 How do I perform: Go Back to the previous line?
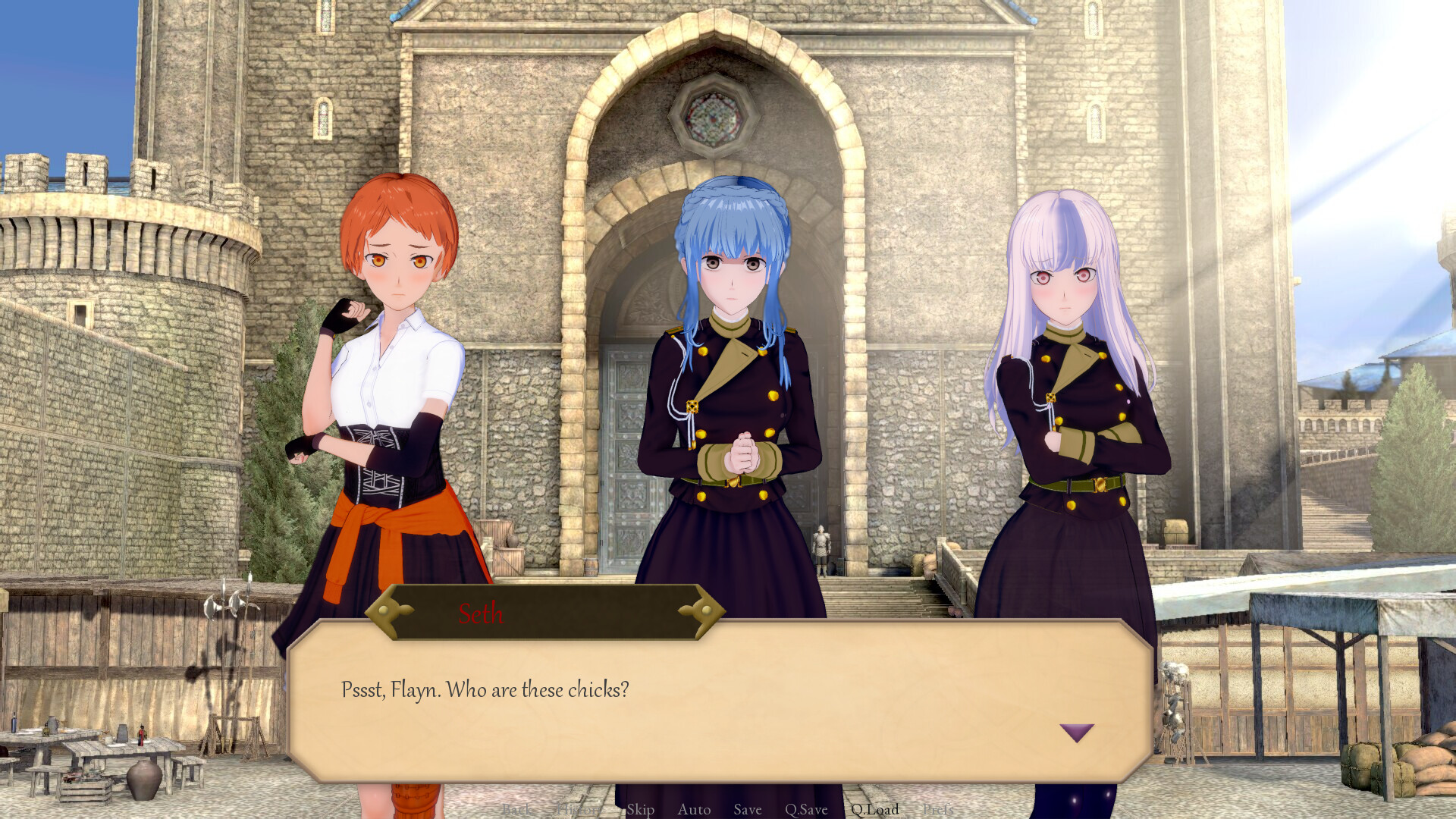518,810
